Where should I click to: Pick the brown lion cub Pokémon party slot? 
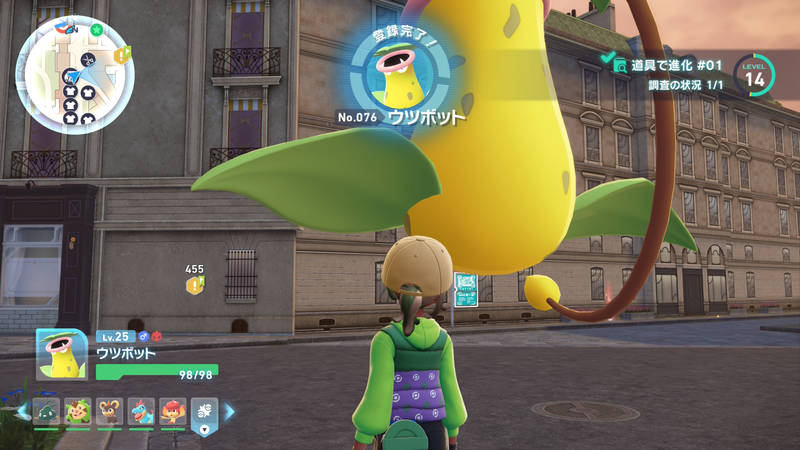pyautogui.click(x=109, y=411)
